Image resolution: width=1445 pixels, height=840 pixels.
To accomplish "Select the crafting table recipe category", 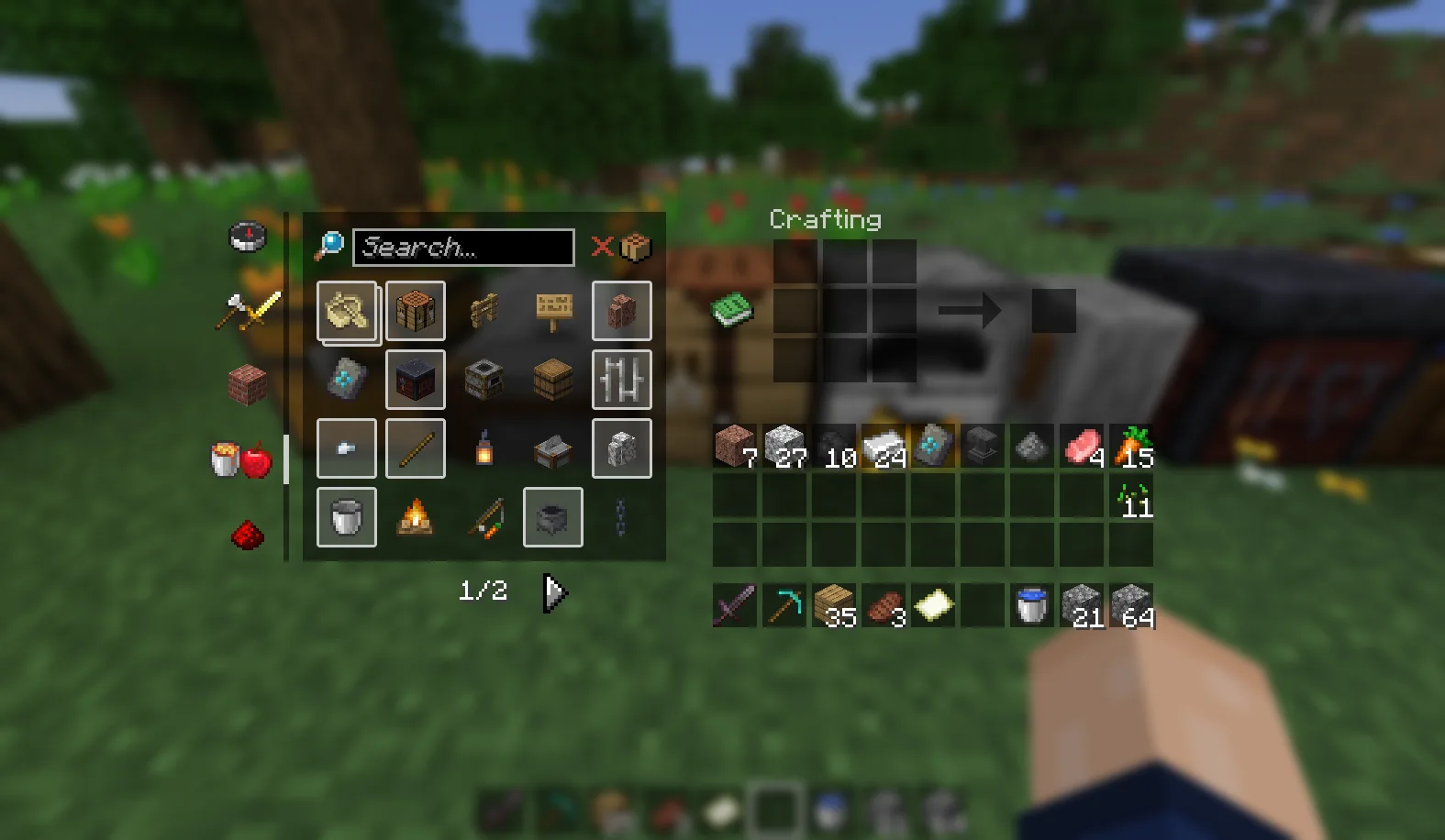I will tap(416, 312).
